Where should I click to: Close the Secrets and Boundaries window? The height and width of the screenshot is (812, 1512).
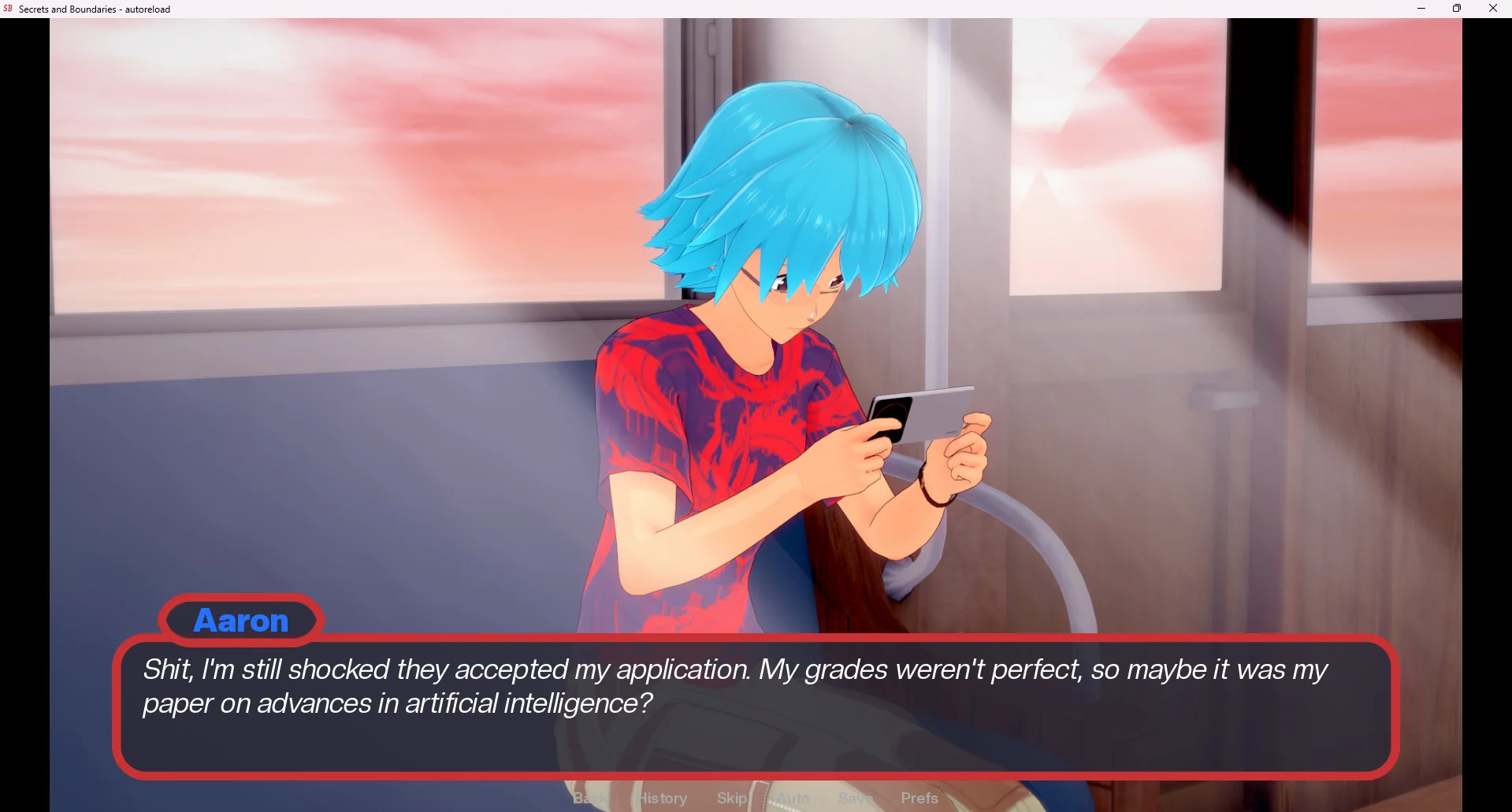(1492, 9)
